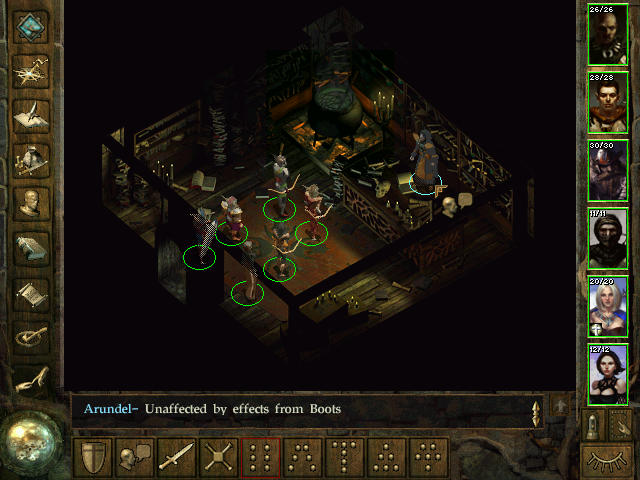Image resolution: width=640 pixels, height=480 pixels.
Task: Open the journal with the quill icon
Action: point(32,114)
